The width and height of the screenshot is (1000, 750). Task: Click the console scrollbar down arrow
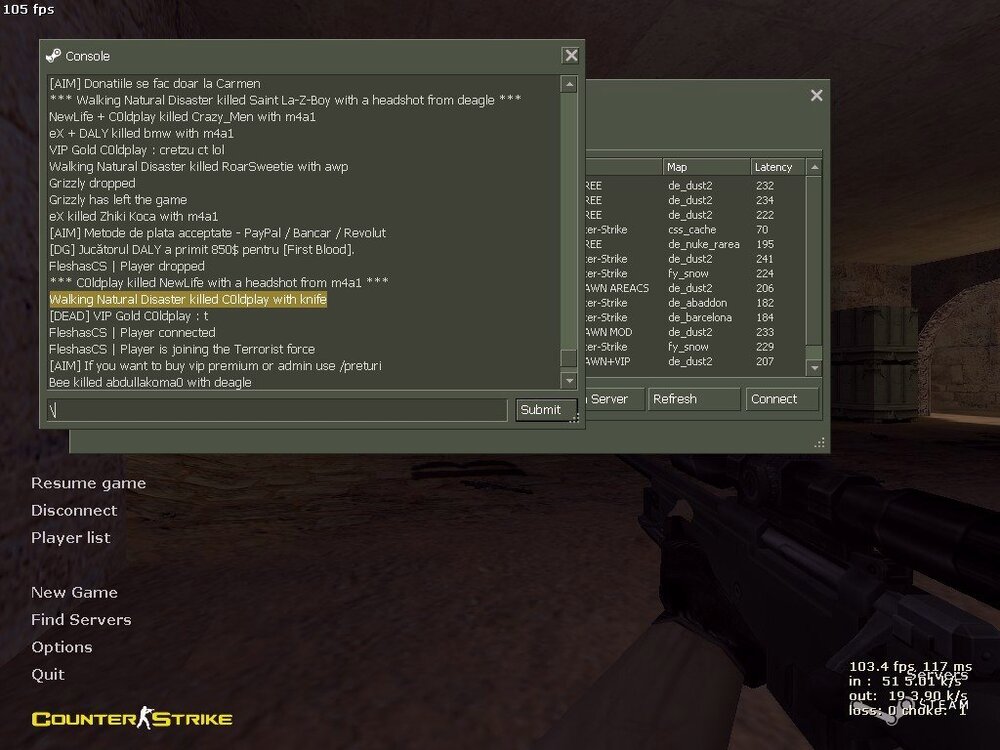[x=569, y=381]
